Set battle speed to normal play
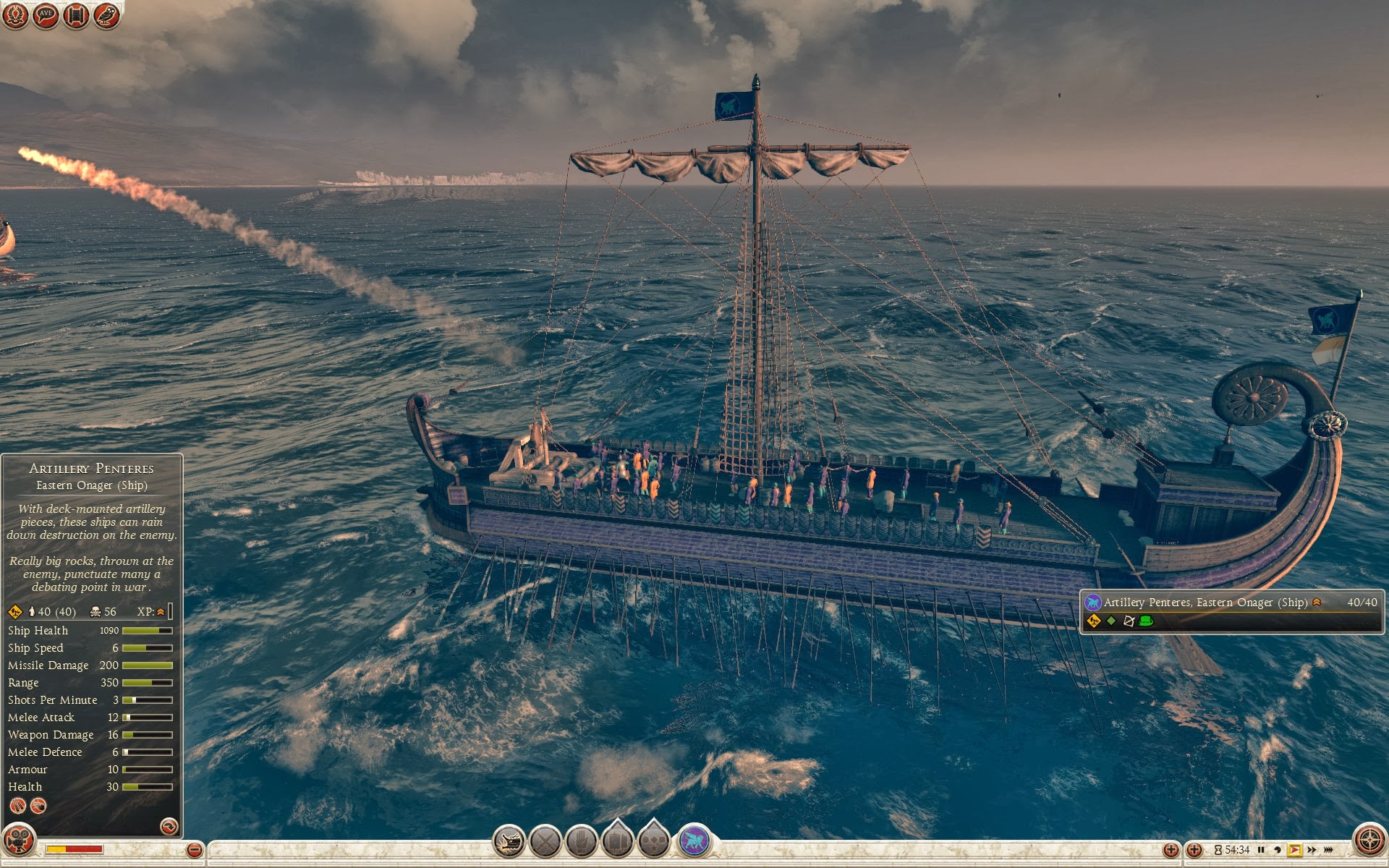Screen dimensions: 1389x868 [x=1295, y=850]
